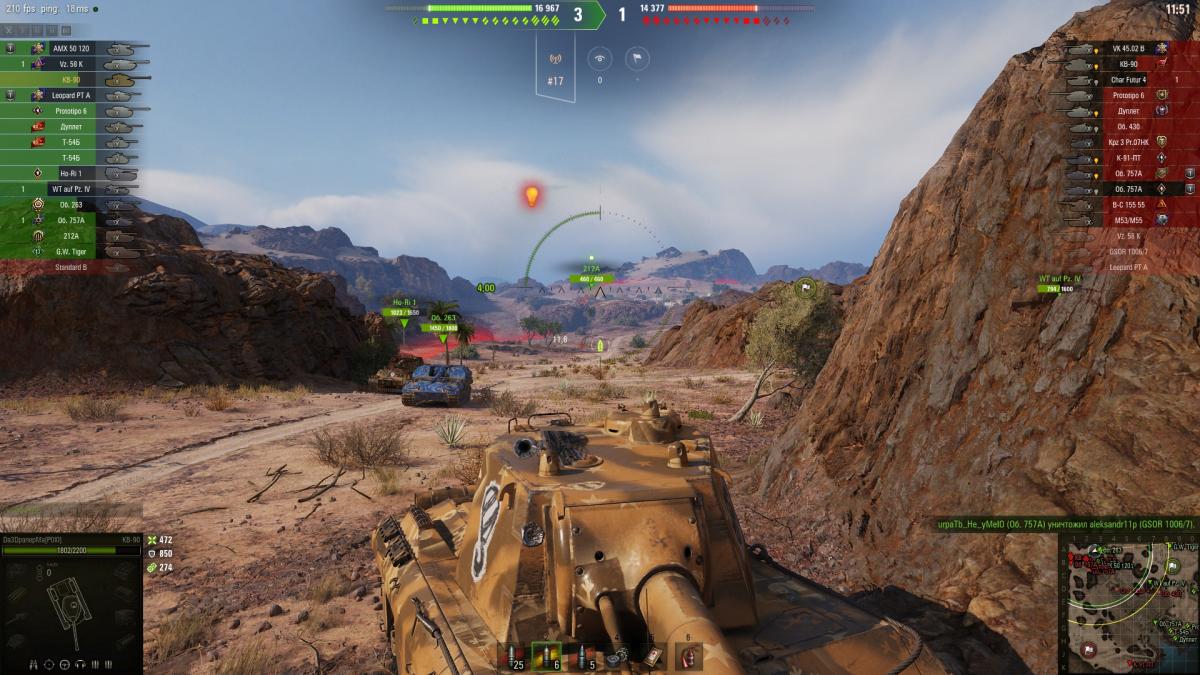Click the minimap in the corner

click(x=1128, y=603)
